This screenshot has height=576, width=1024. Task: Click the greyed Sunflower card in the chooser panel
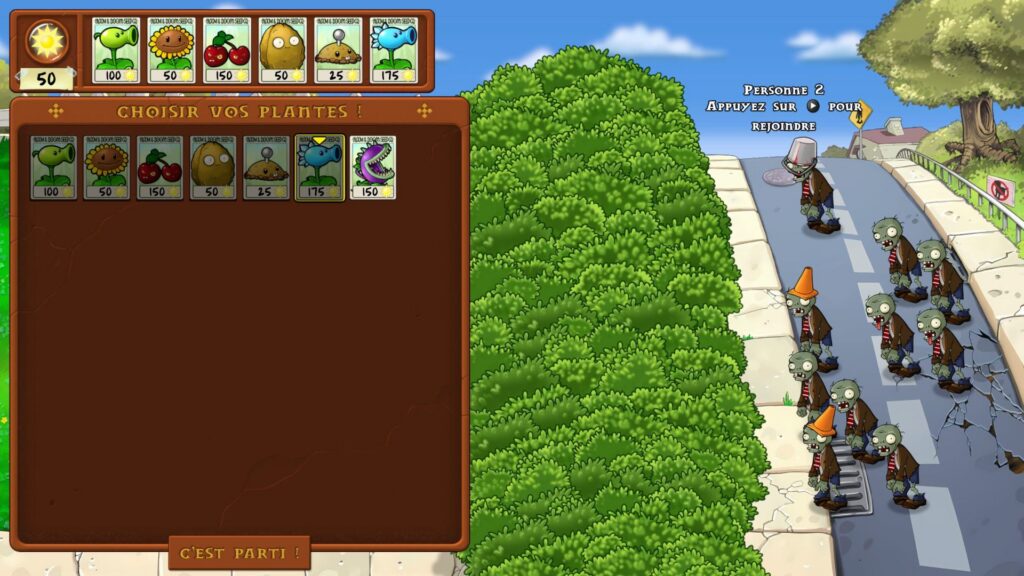point(106,168)
